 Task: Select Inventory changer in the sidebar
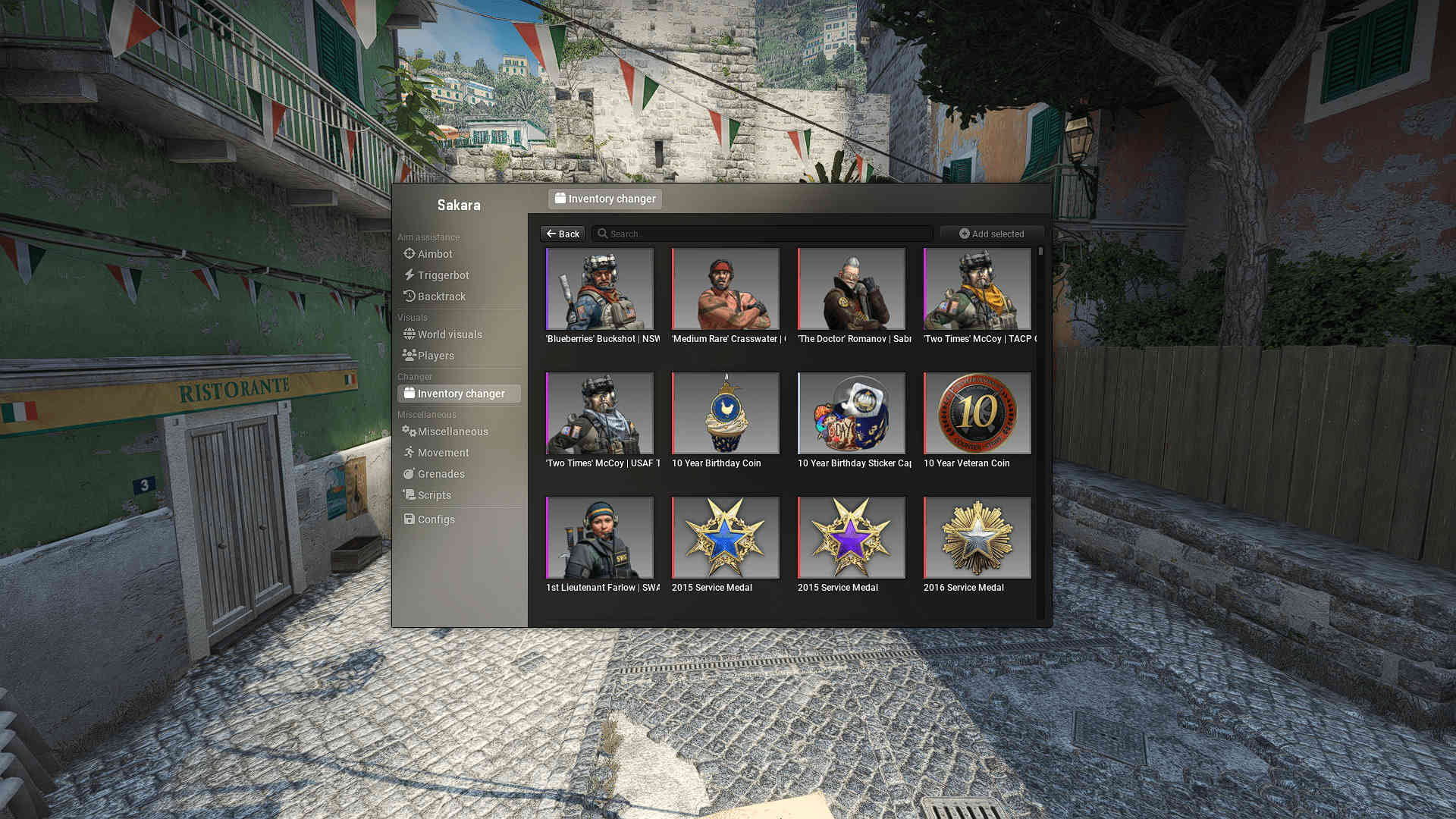tap(459, 394)
